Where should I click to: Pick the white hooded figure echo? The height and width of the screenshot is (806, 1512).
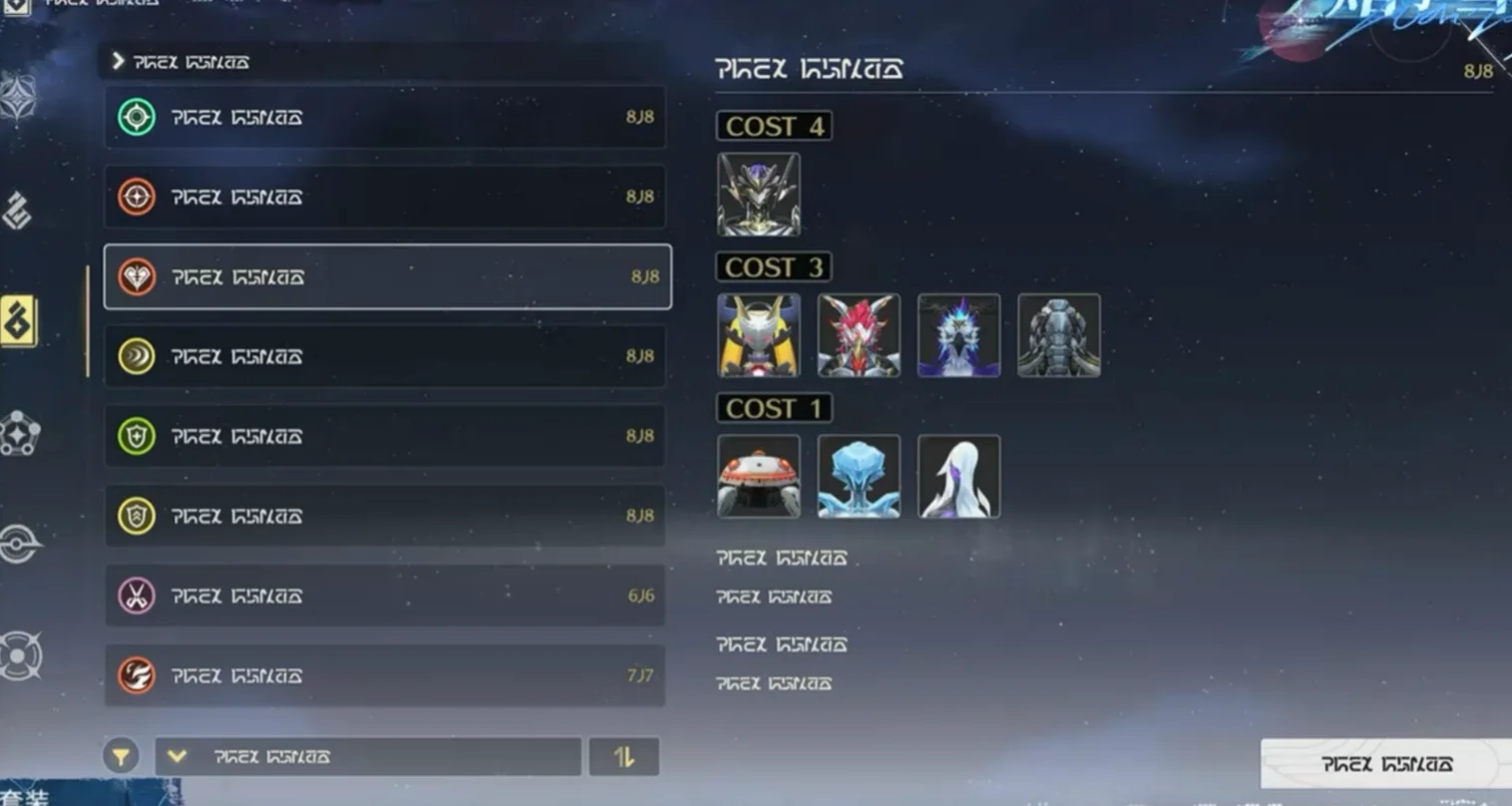click(x=958, y=477)
